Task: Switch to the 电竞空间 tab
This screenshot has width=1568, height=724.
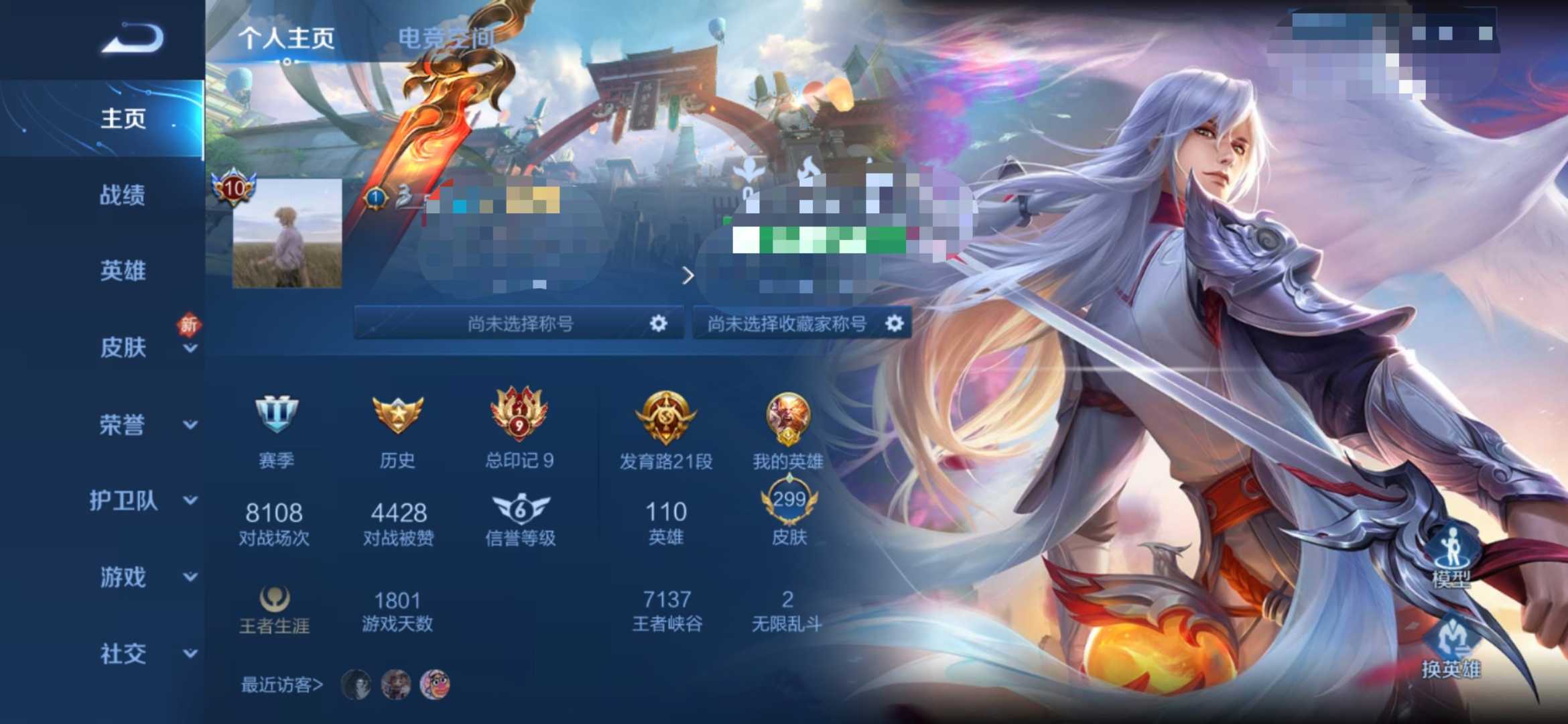Action: [x=446, y=38]
